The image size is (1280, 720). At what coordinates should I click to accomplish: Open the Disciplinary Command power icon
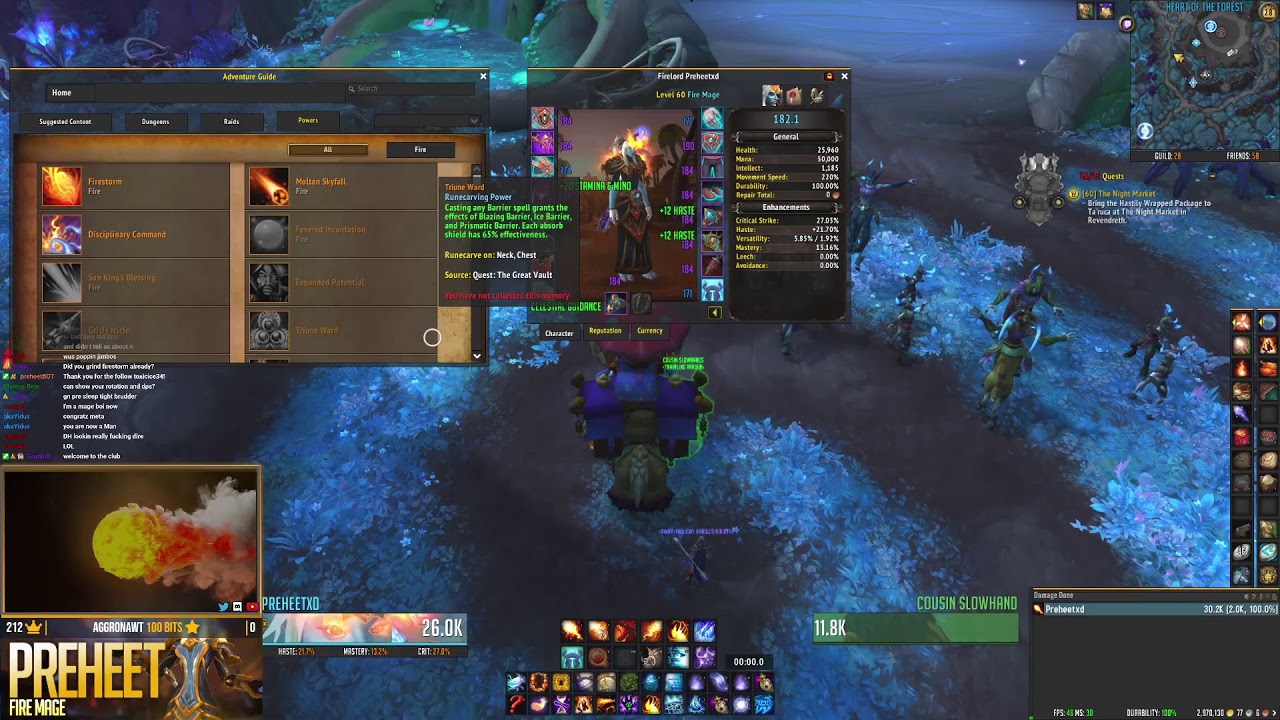pos(62,234)
